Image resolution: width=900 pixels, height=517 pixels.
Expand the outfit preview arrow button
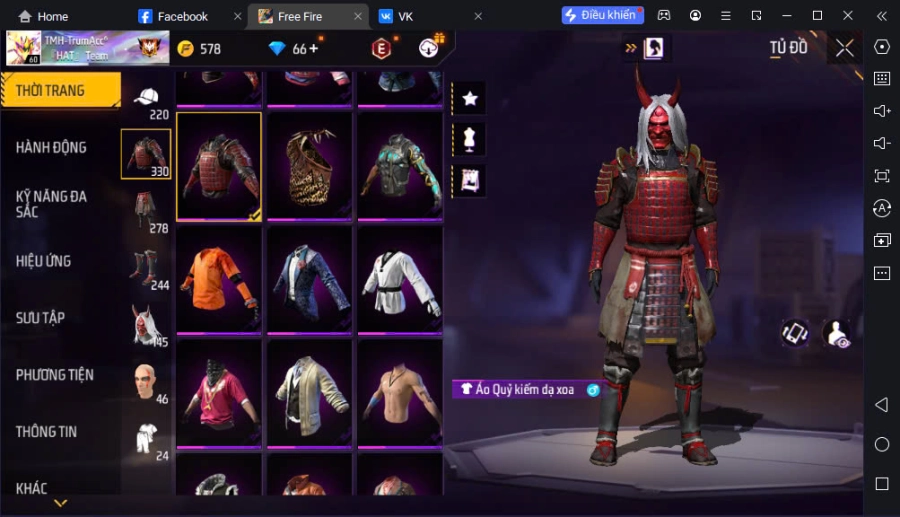coord(631,47)
